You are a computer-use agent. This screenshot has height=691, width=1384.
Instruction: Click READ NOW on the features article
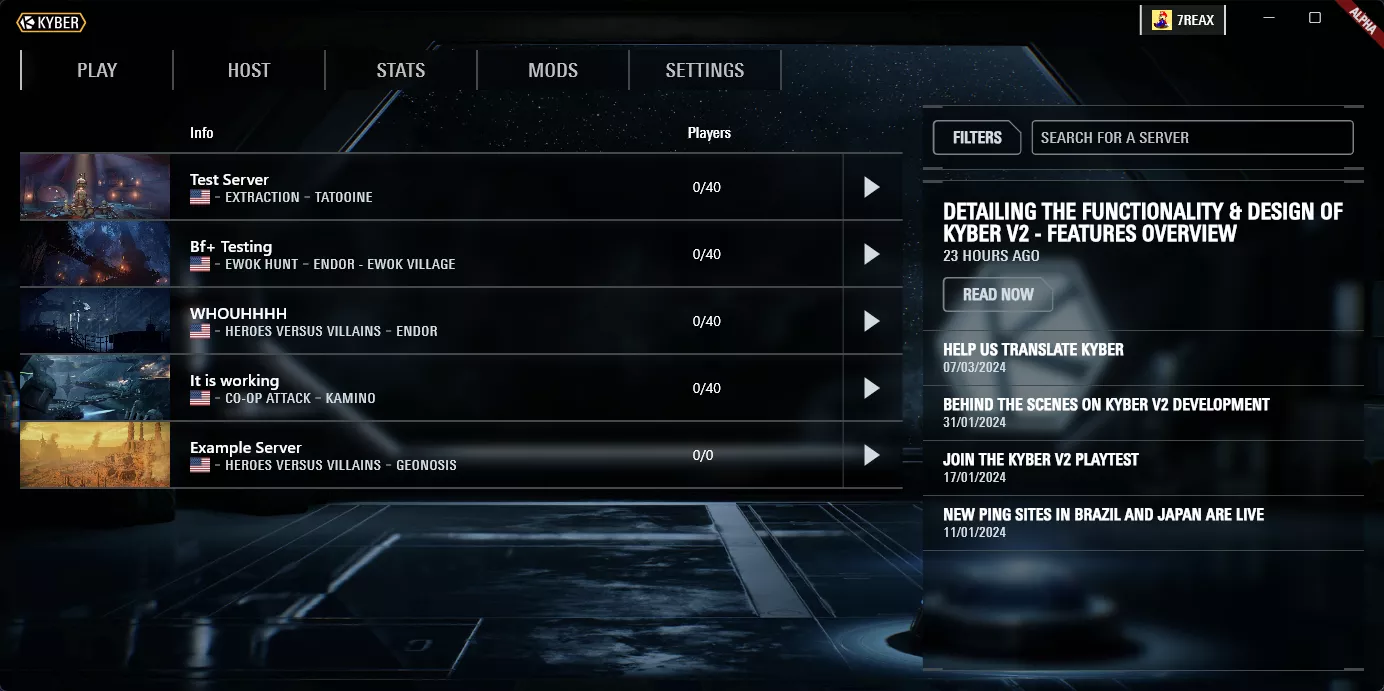[998, 295]
